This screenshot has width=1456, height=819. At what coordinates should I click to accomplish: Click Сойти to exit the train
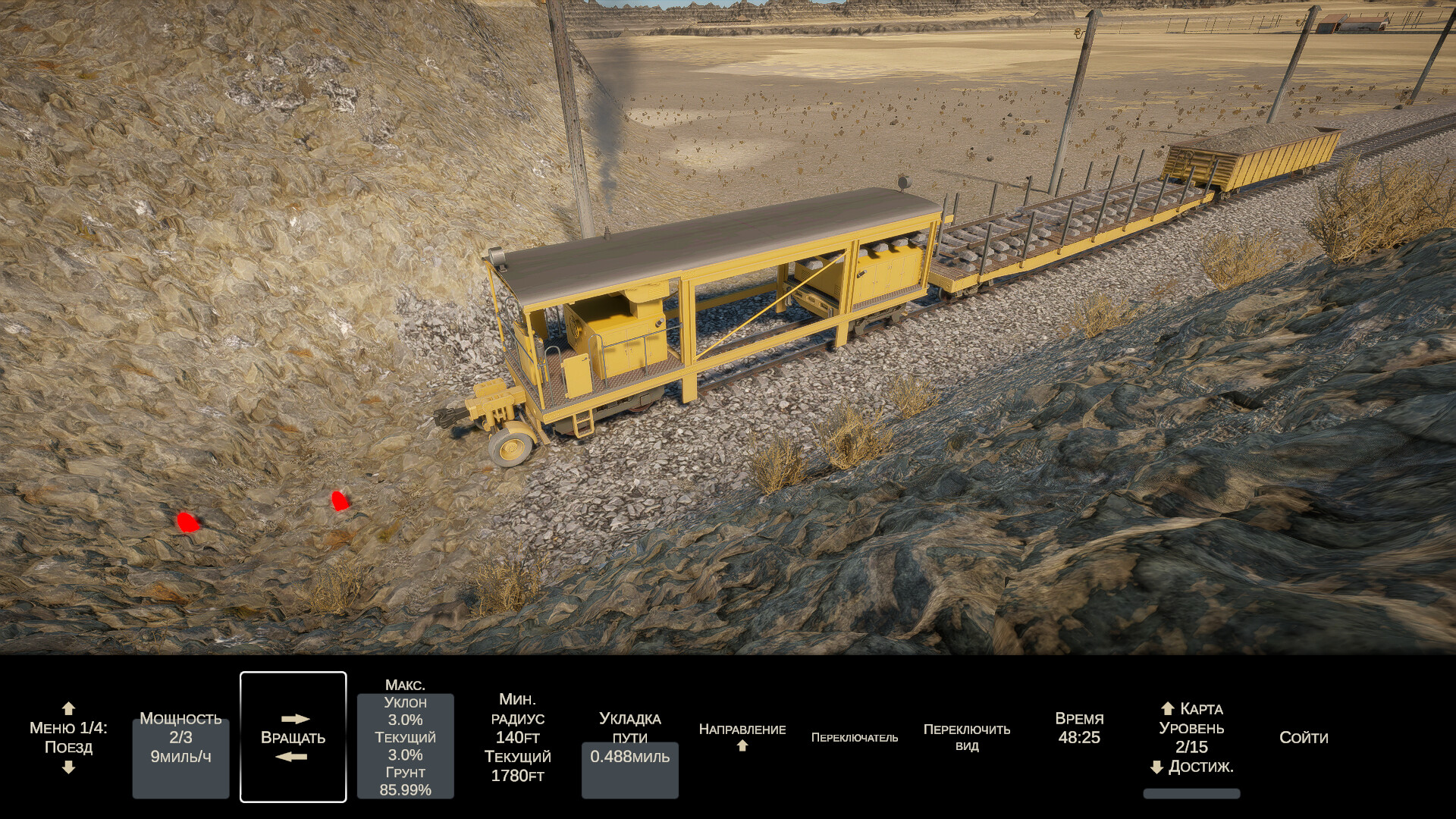(1304, 738)
